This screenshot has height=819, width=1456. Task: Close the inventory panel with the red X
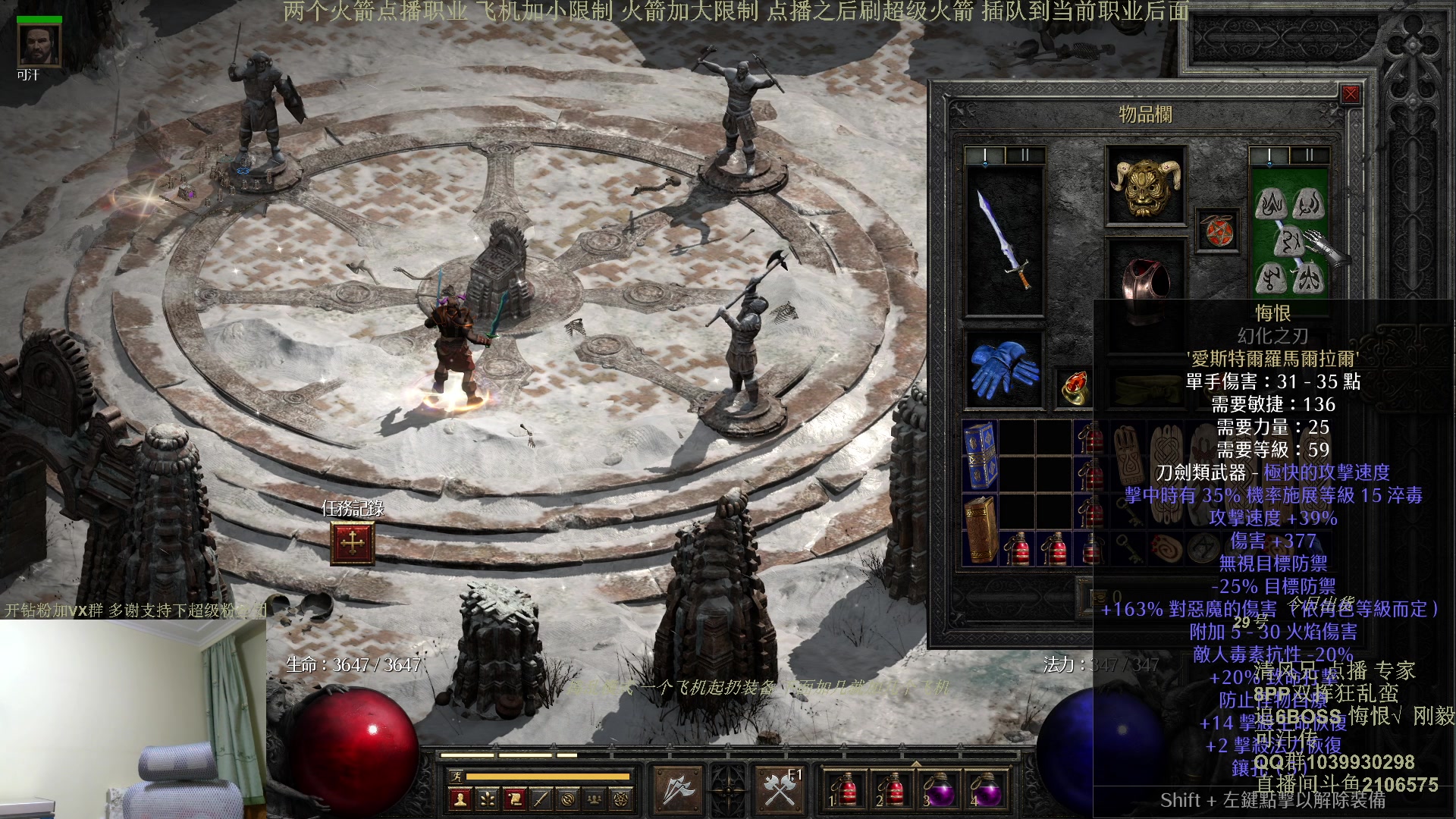coord(1351,94)
